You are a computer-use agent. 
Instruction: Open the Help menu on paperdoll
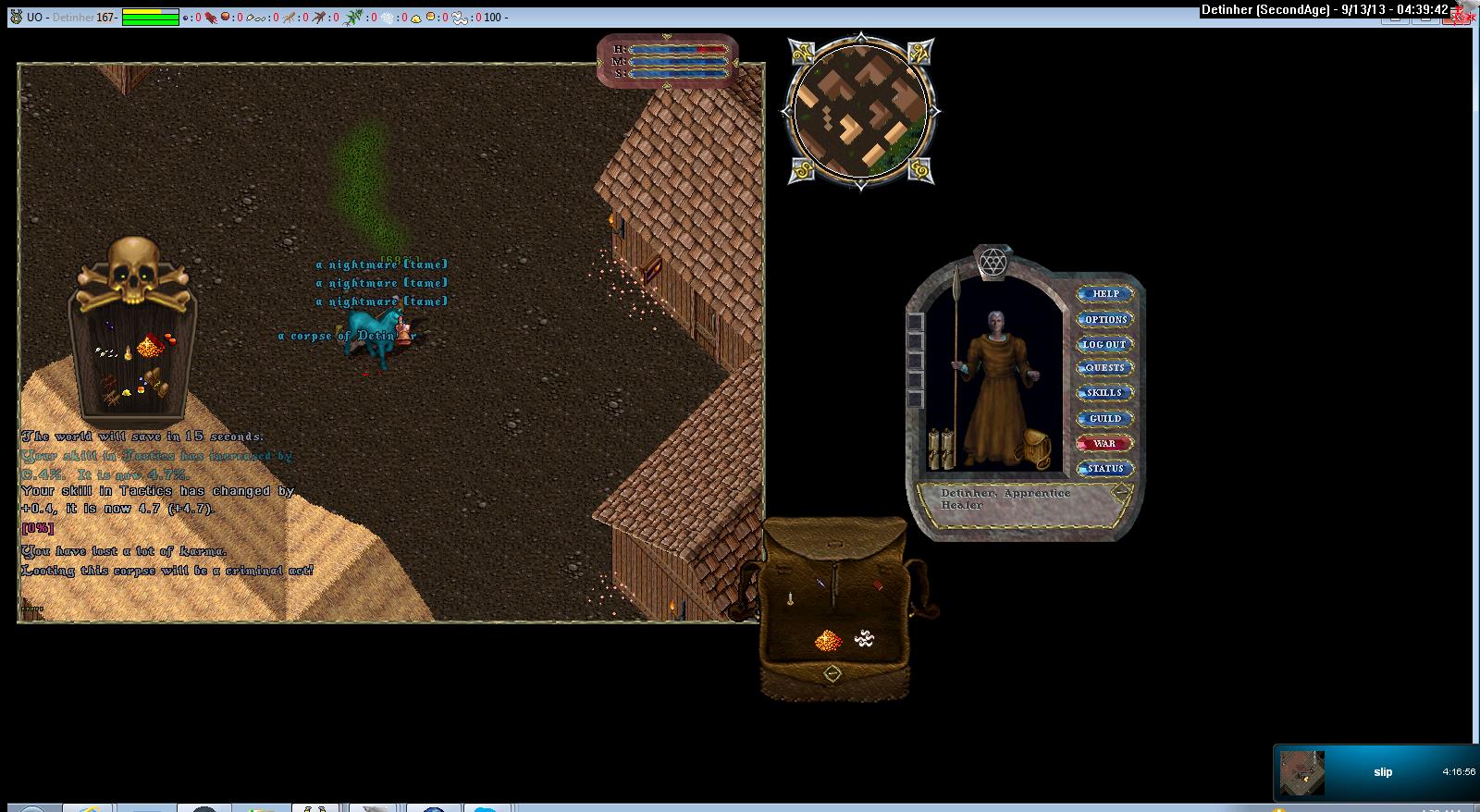tap(1105, 294)
